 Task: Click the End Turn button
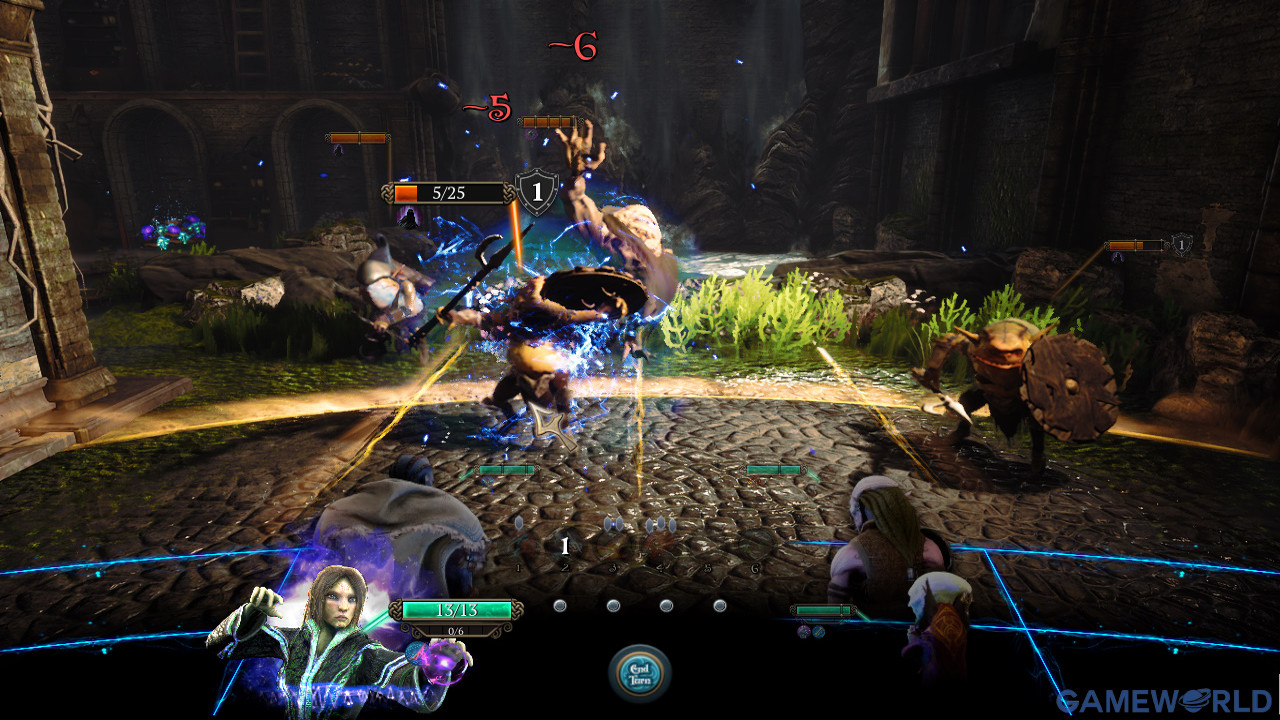pyautogui.click(x=640, y=672)
